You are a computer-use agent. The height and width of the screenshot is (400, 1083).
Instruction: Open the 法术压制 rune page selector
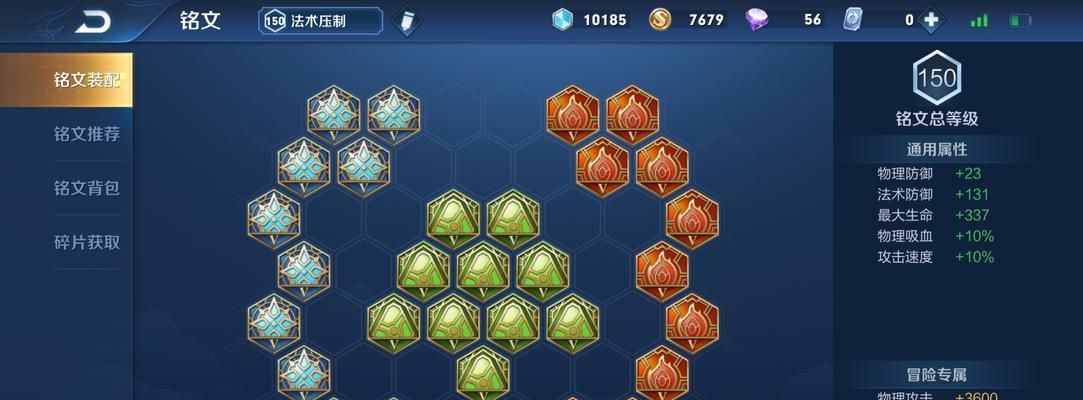tap(321, 21)
